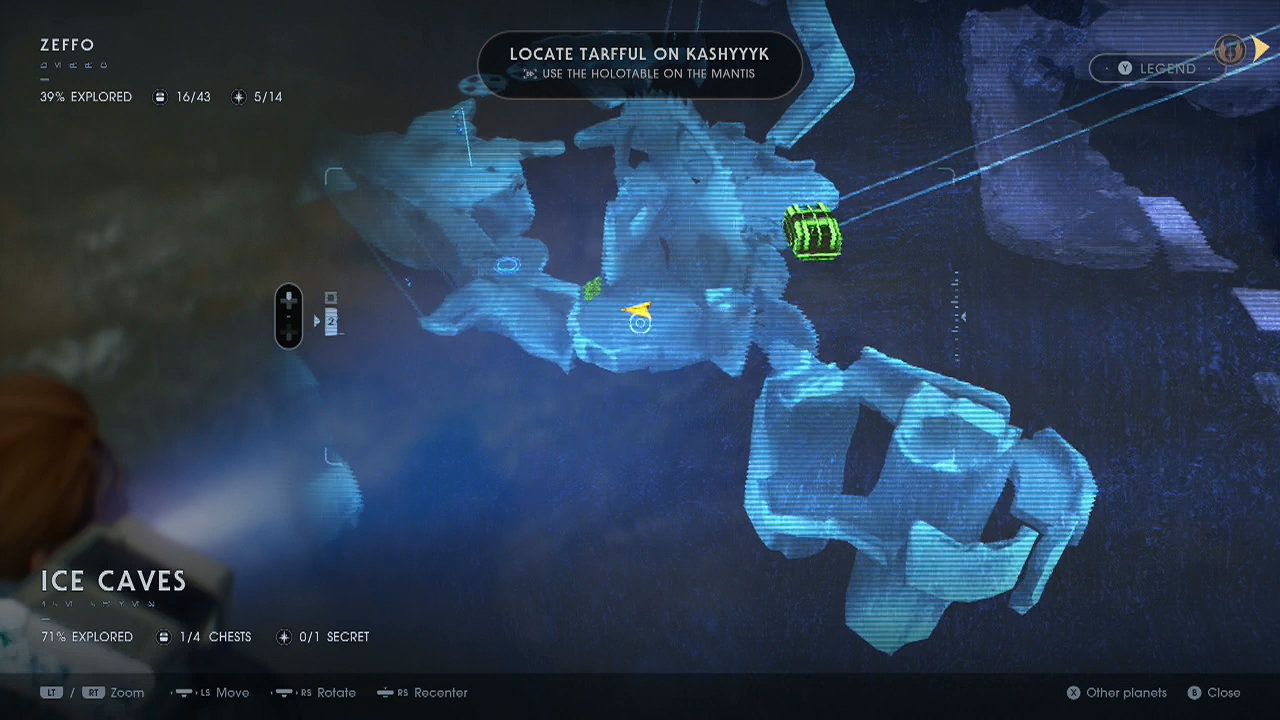1280x720 pixels.
Task: Select the chest icon beside 16/43
Action: [x=160, y=97]
